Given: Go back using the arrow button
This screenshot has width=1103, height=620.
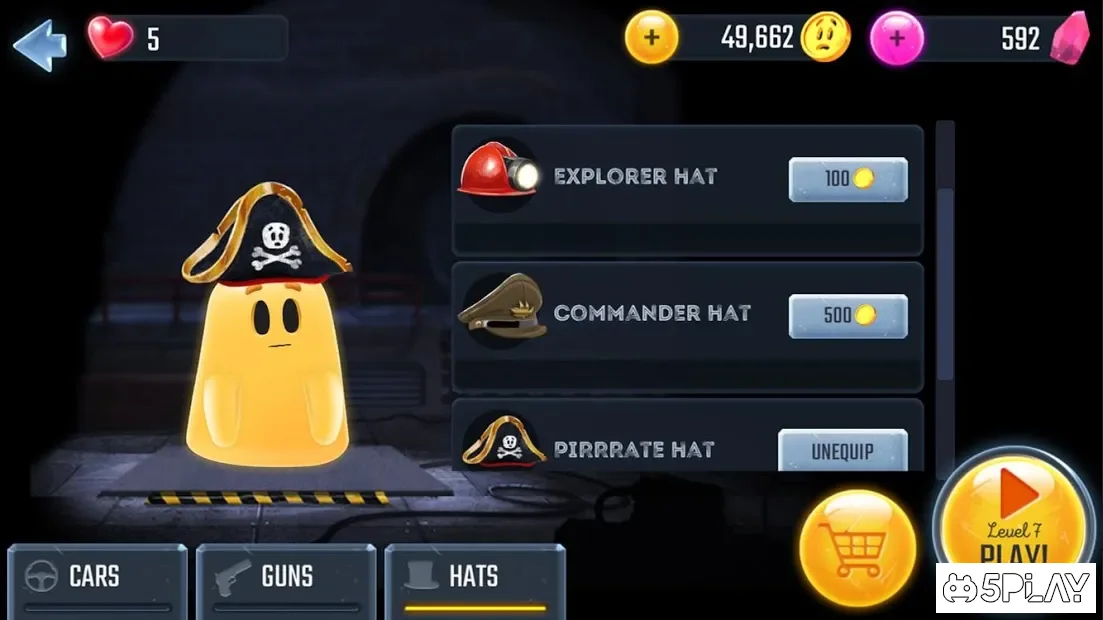Looking at the screenshot, I should click(40, 44).
